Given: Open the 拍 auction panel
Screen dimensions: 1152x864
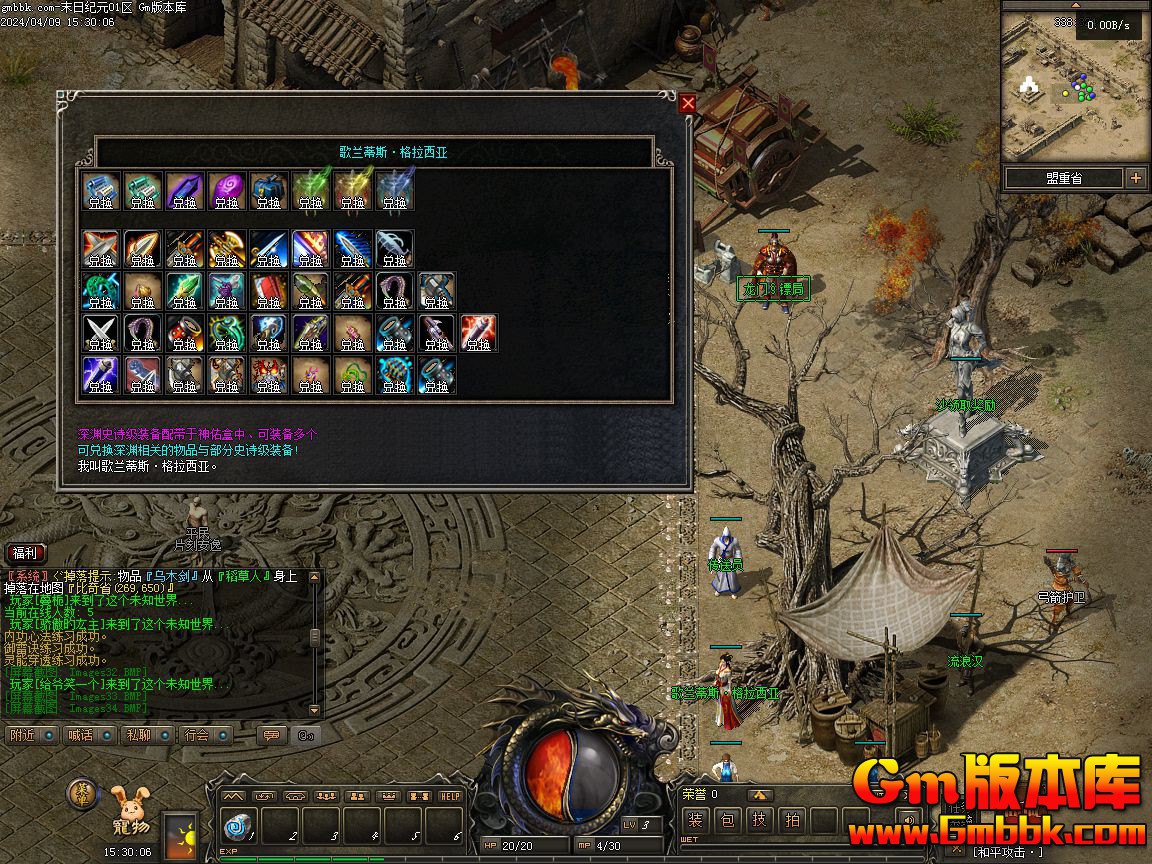Looking at the screenshot, I should coord(792,821).
